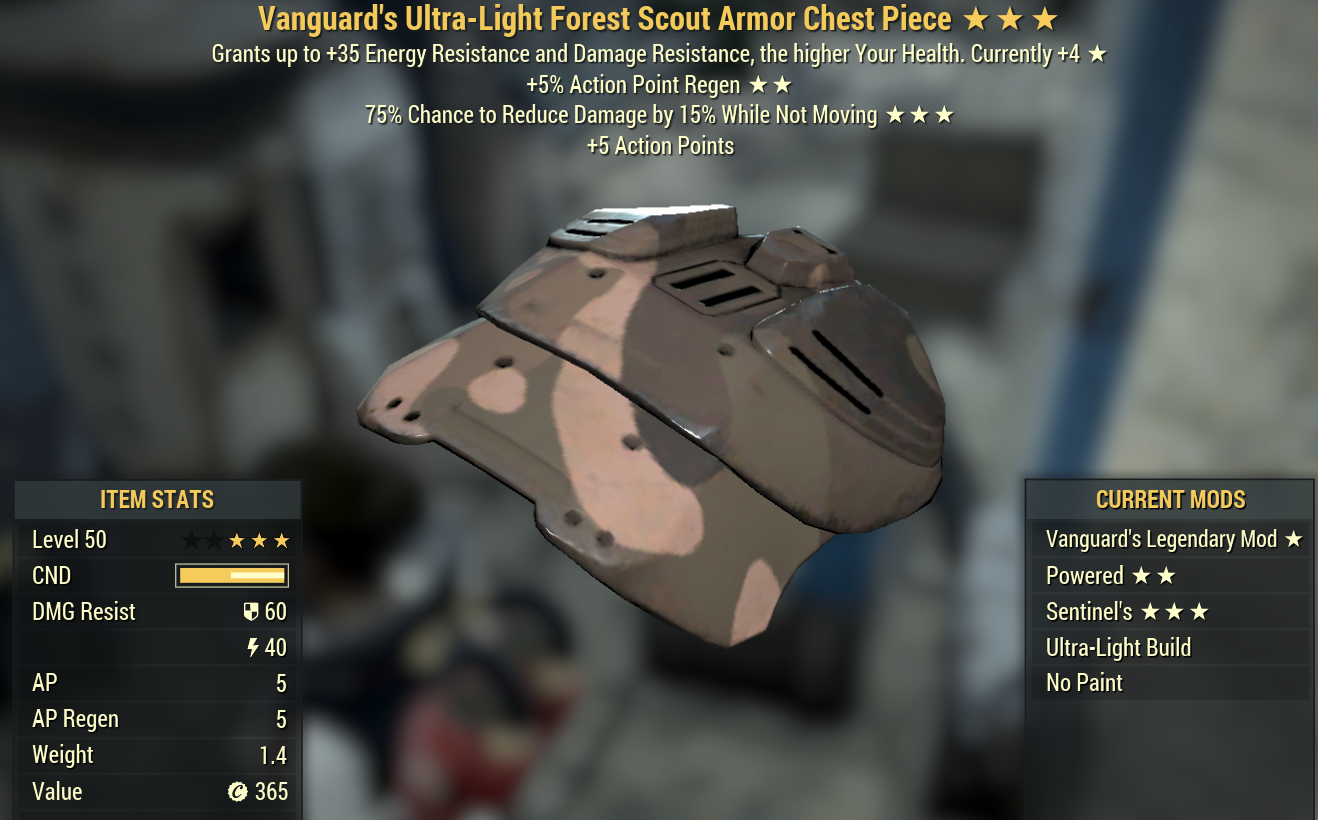The width and height of the screenshot is (1318, 820).
Task: Click the Weight stat label
Action: [x=63, y=755]
